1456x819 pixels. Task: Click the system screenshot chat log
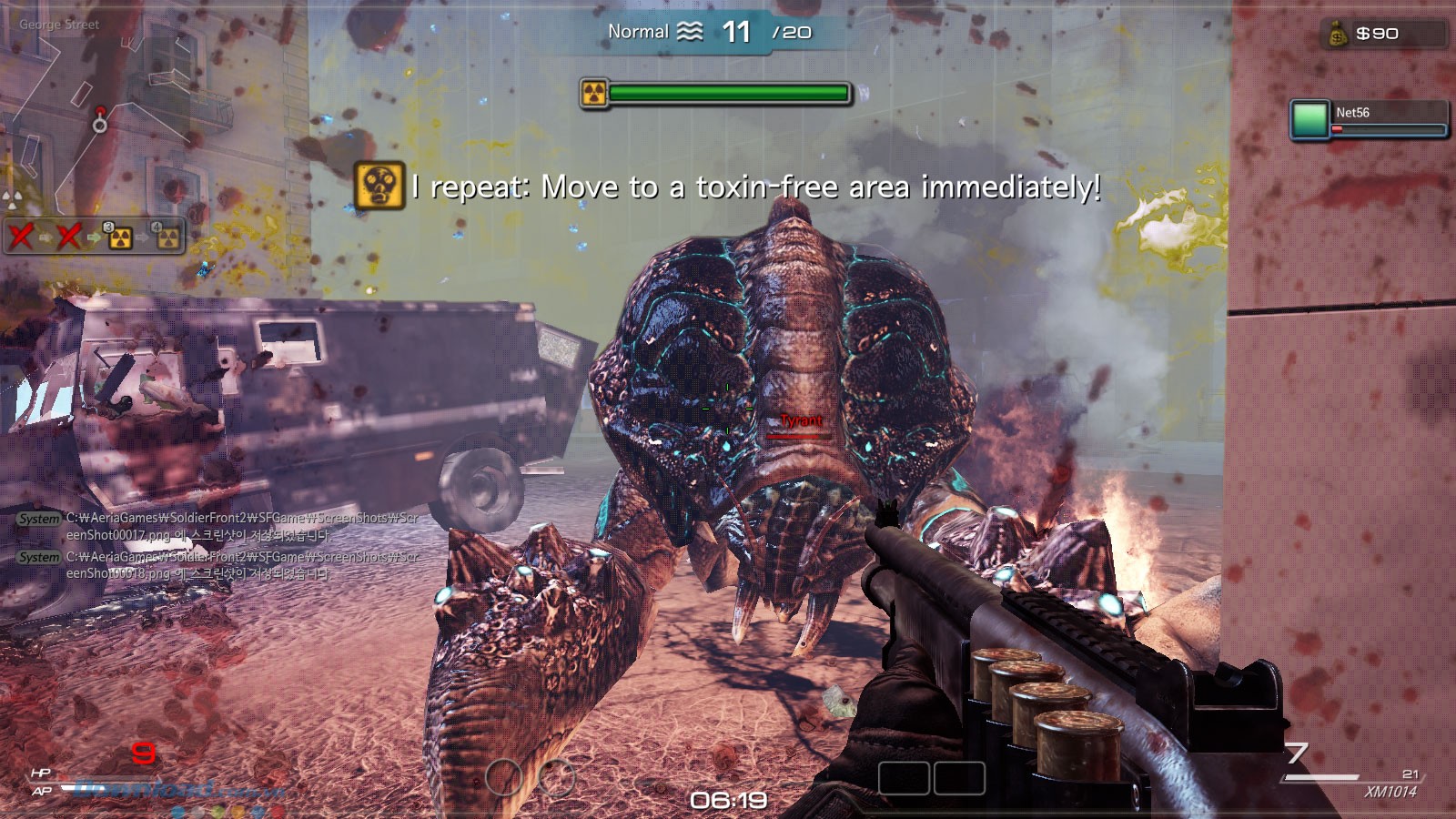(218, 545)
